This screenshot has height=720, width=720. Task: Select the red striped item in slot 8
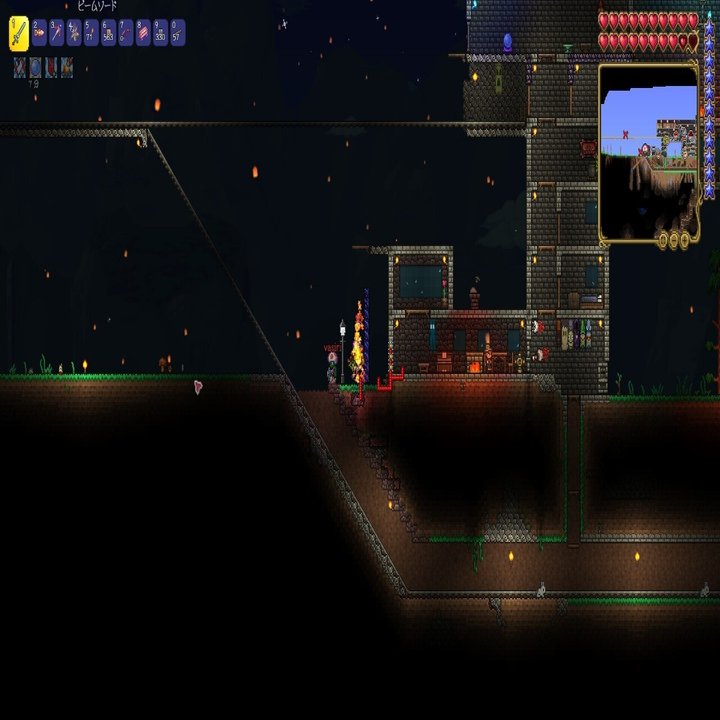pos(143,34)
